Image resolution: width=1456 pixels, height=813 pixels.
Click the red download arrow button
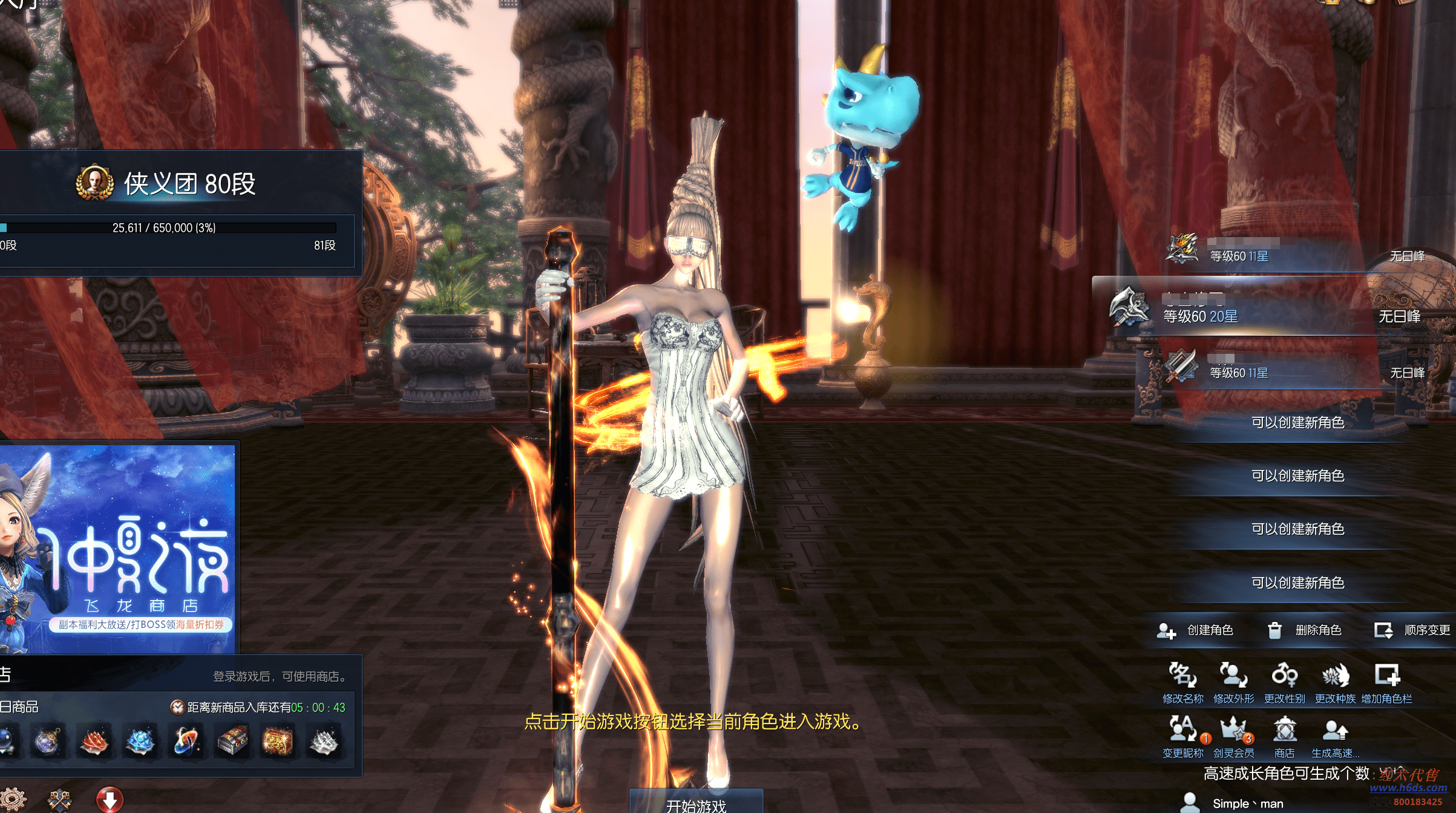(x=110, y=800)
